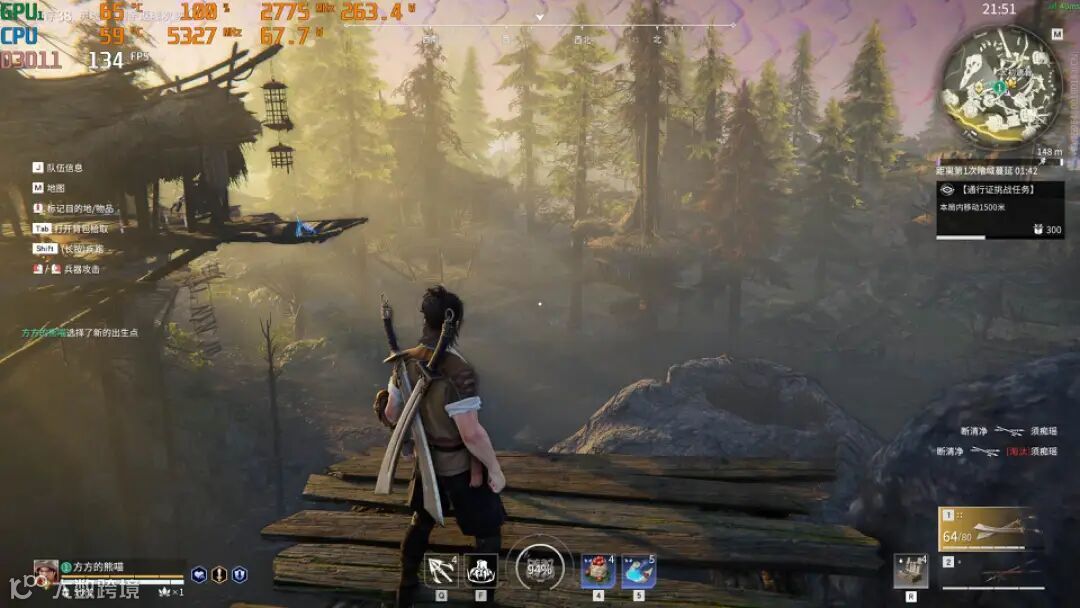Select the repair kit slot
The height and width of the screenshot is (608, 1080).
910,571
